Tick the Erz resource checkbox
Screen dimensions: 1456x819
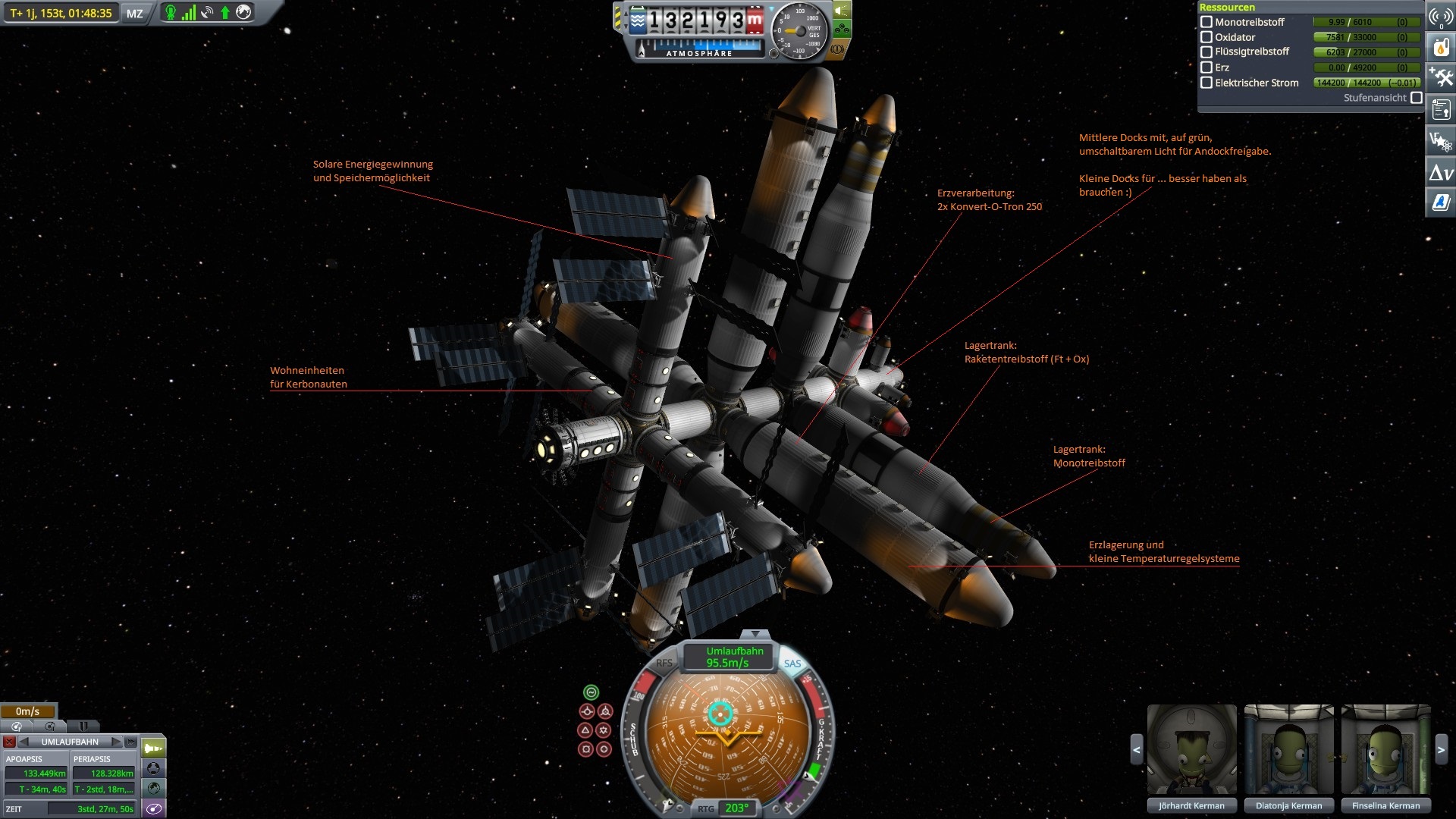(x=1207, y=67)
